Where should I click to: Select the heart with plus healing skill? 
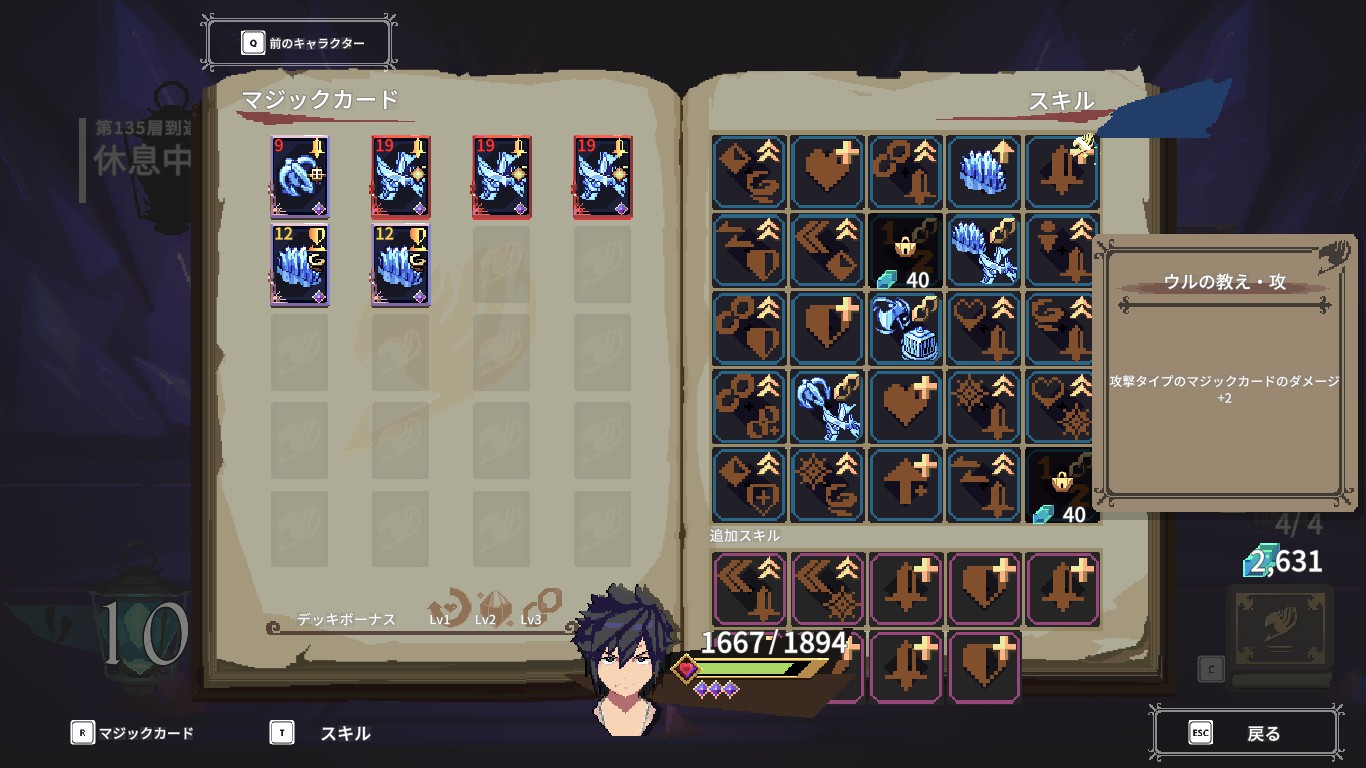(827, 172)
